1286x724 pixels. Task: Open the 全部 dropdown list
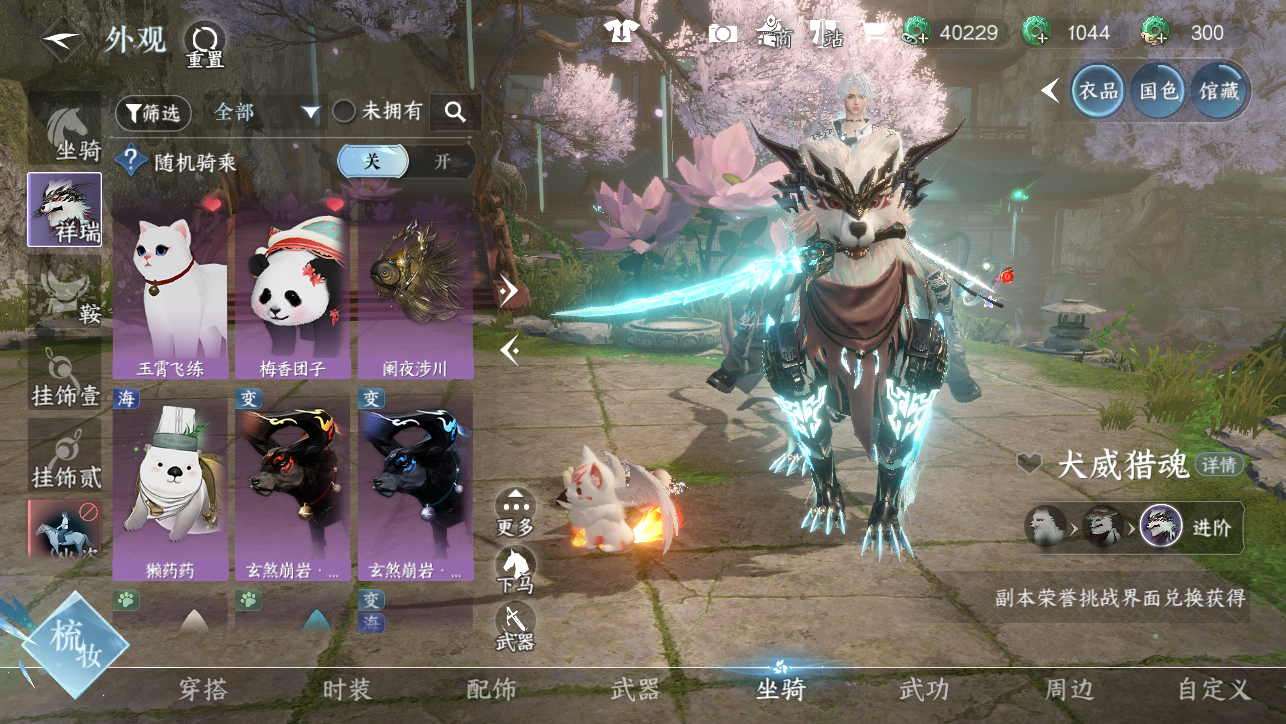(x=266, y=113)
